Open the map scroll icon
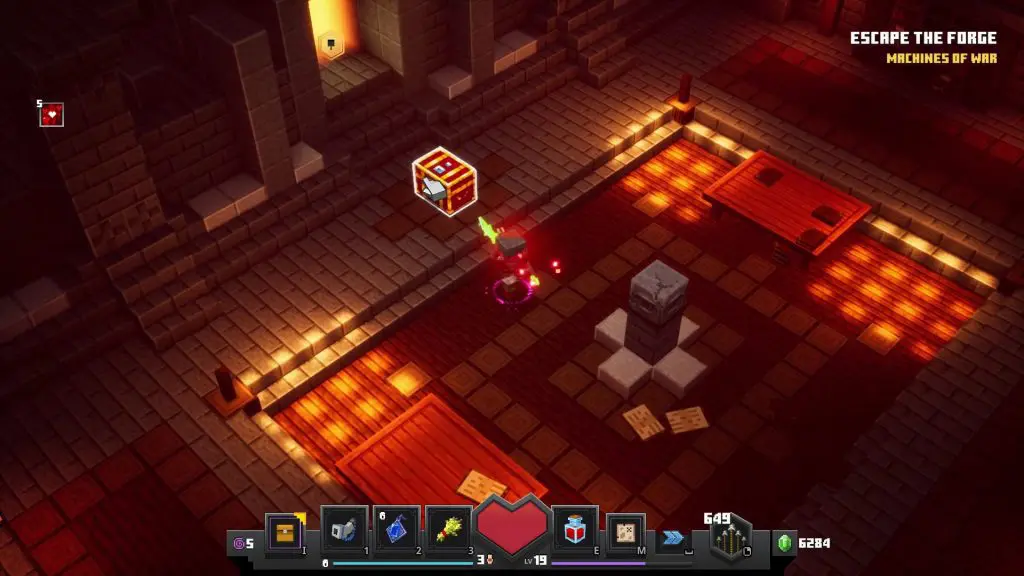Screen dimensions: 1024x576 (626, 532)
